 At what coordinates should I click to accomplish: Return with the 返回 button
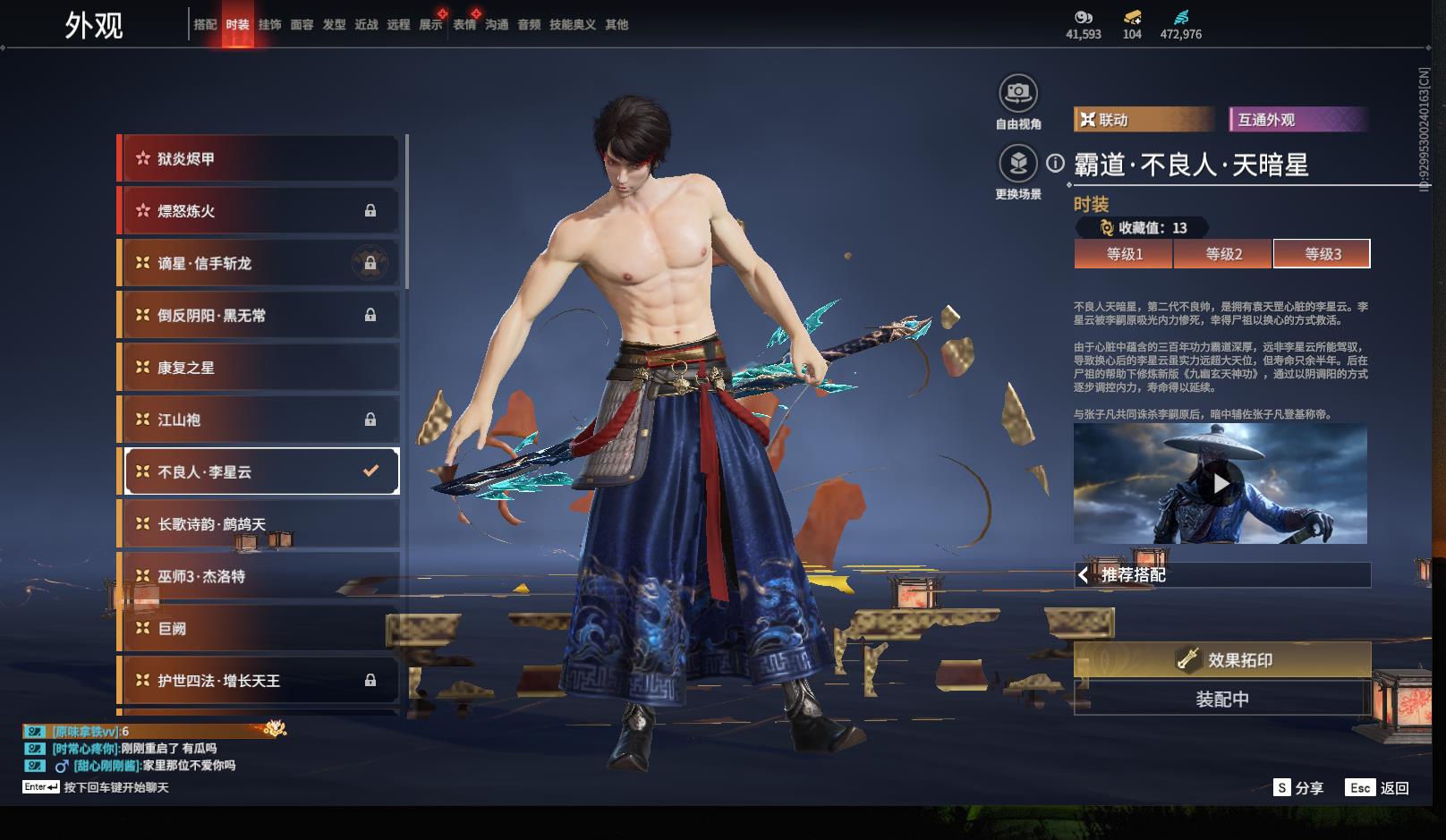click(1378, 788)
